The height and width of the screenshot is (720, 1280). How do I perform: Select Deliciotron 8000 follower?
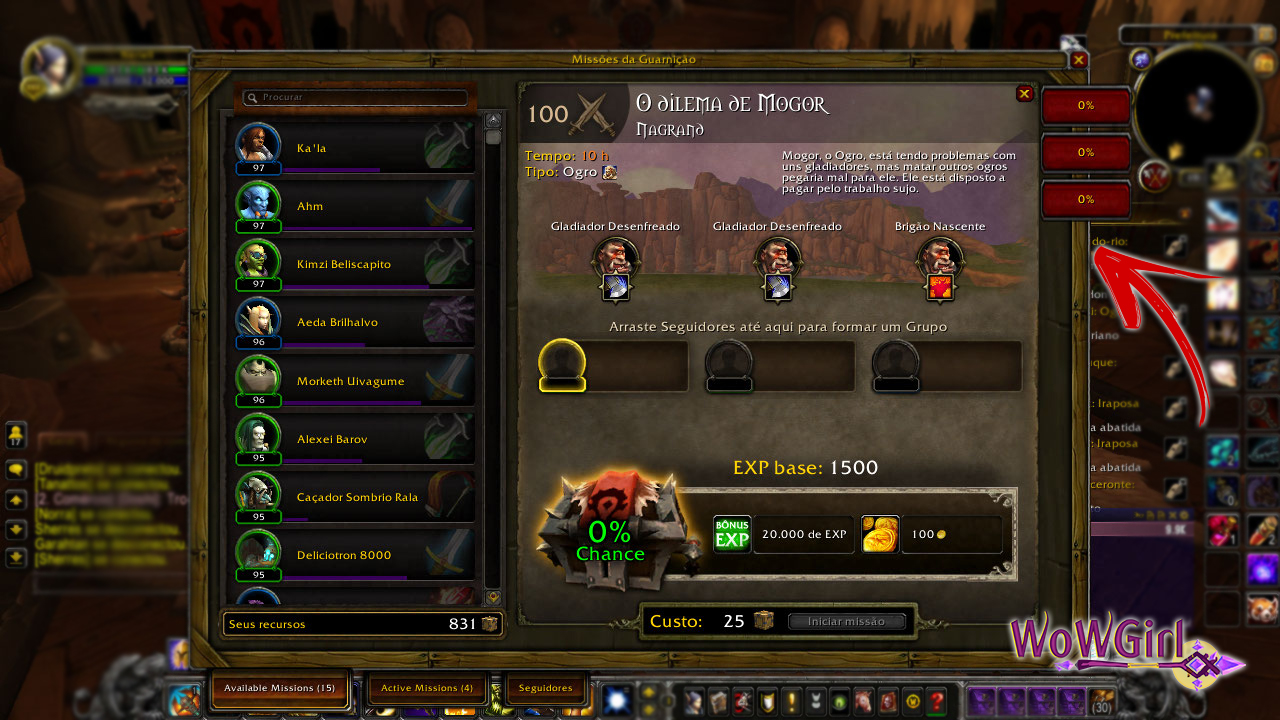tap(355, 555)
